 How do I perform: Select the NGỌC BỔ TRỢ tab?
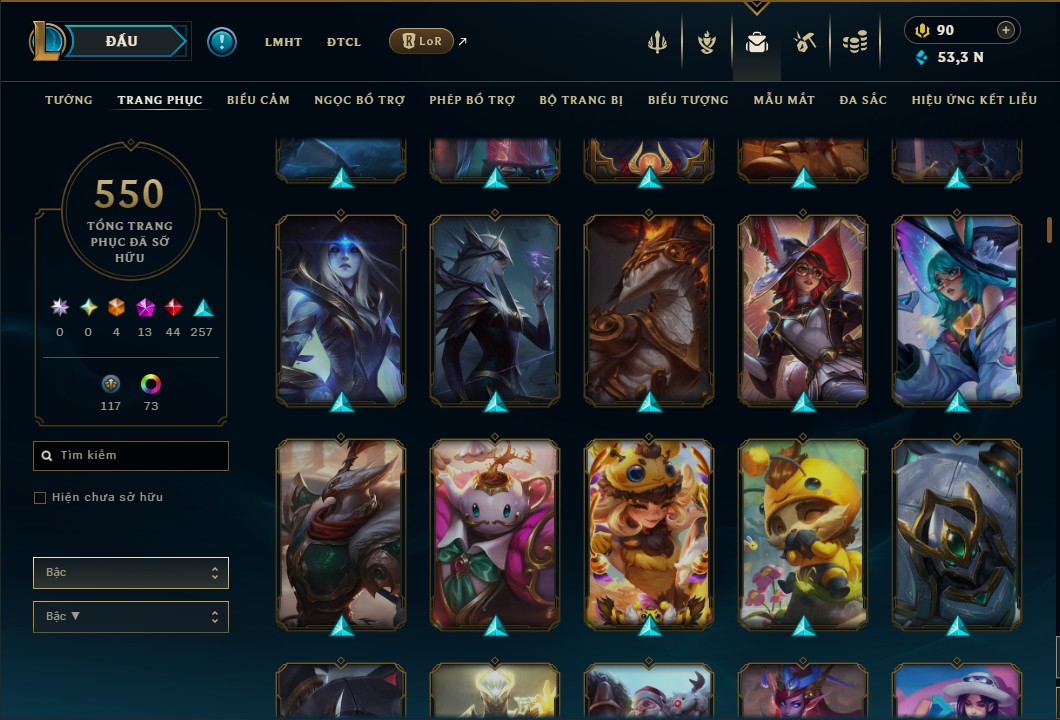pos(359,100)
